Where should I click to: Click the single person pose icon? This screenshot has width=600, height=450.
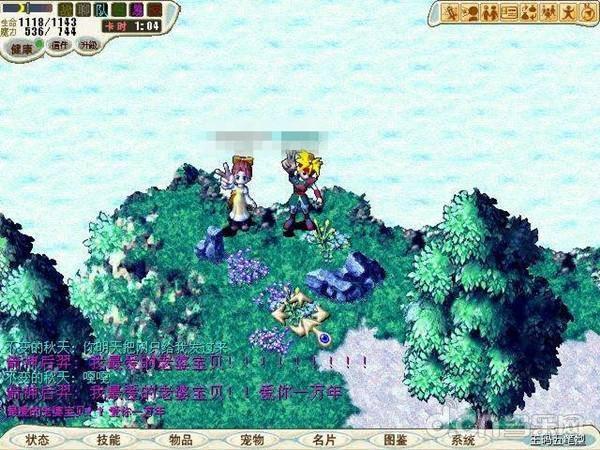tap(567, 13)
